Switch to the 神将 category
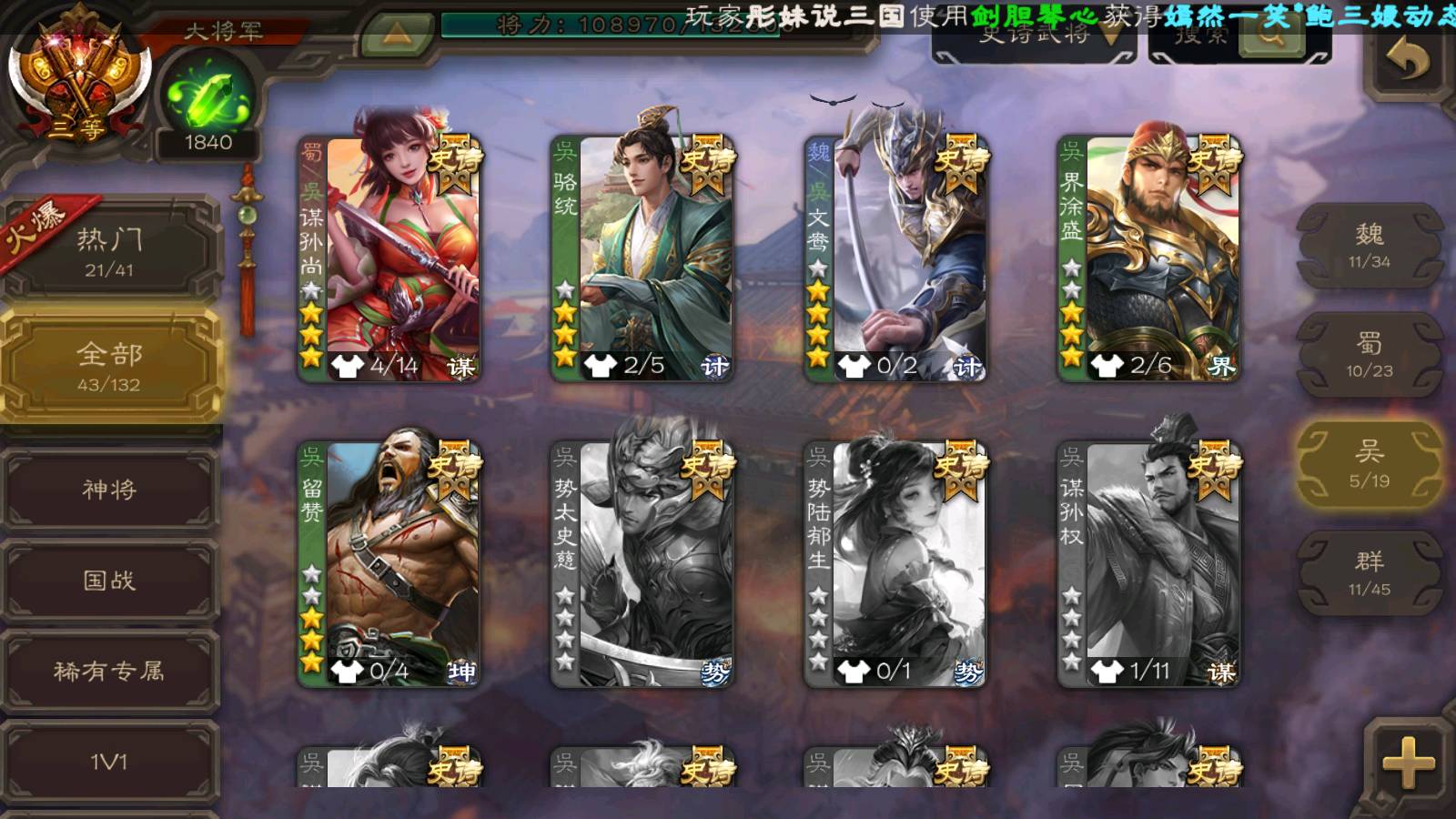1456x819 pixels. coord(109,490)
